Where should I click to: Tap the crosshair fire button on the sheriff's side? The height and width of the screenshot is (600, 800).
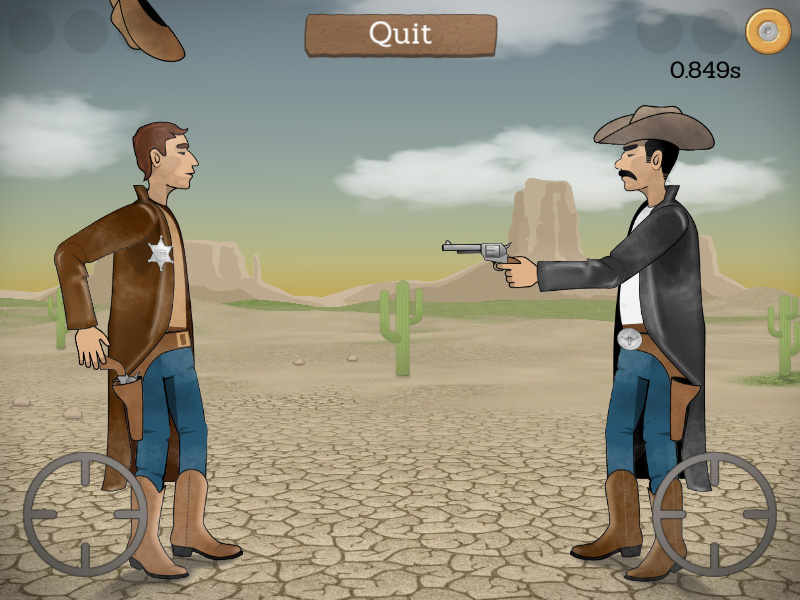tap(85, 514)
